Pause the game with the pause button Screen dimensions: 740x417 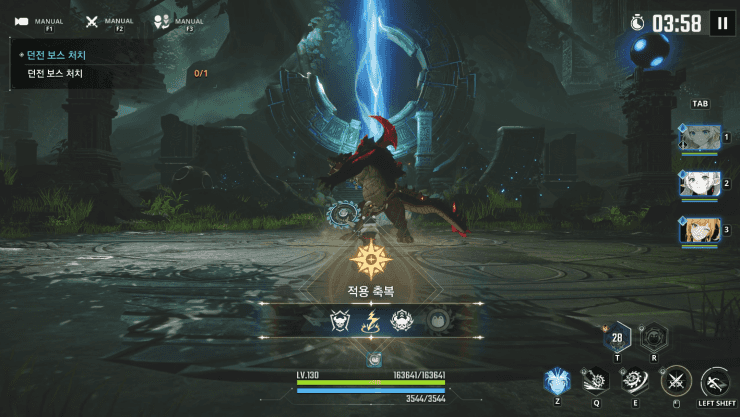(722, 23)
